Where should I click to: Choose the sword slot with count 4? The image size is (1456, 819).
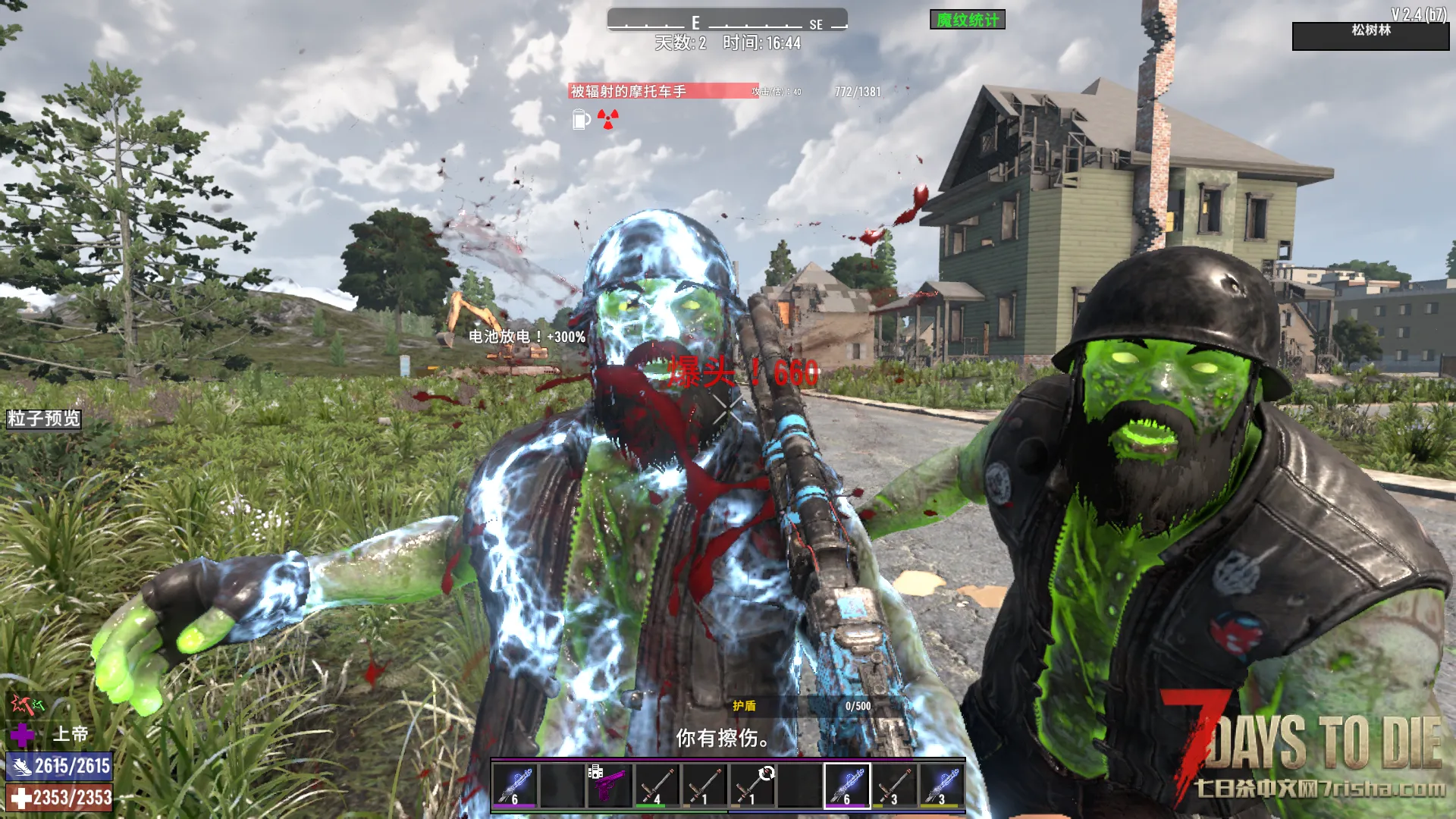pos(657,784)
